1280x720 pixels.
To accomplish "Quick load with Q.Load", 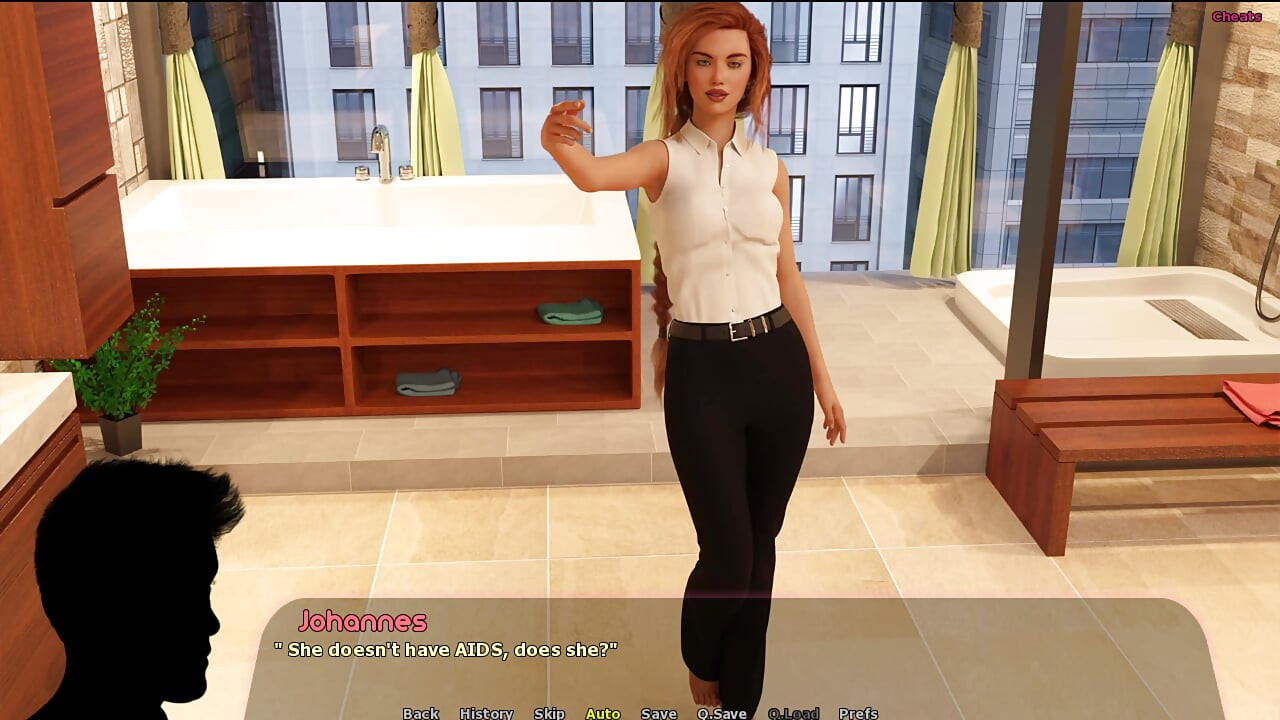I will [x=793, y=713].
